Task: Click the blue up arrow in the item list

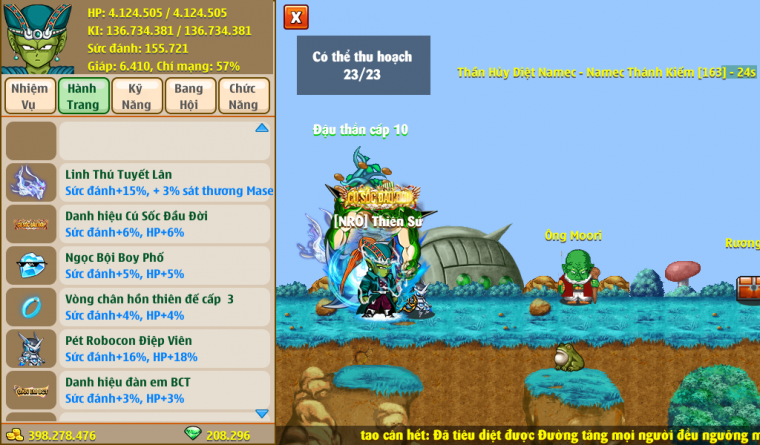Action: 262,128
